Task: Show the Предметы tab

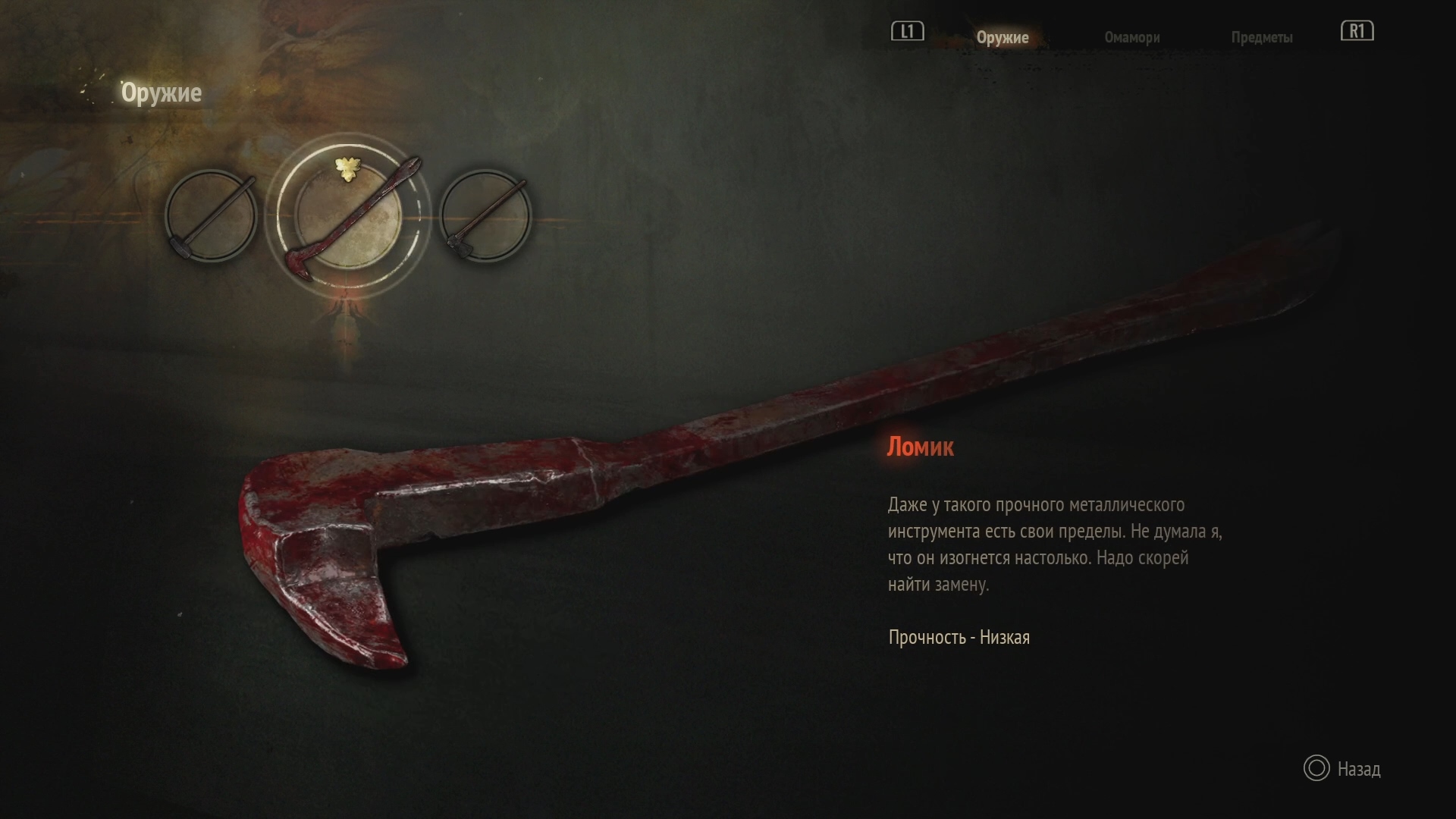Action: [x=1261, y=37]
